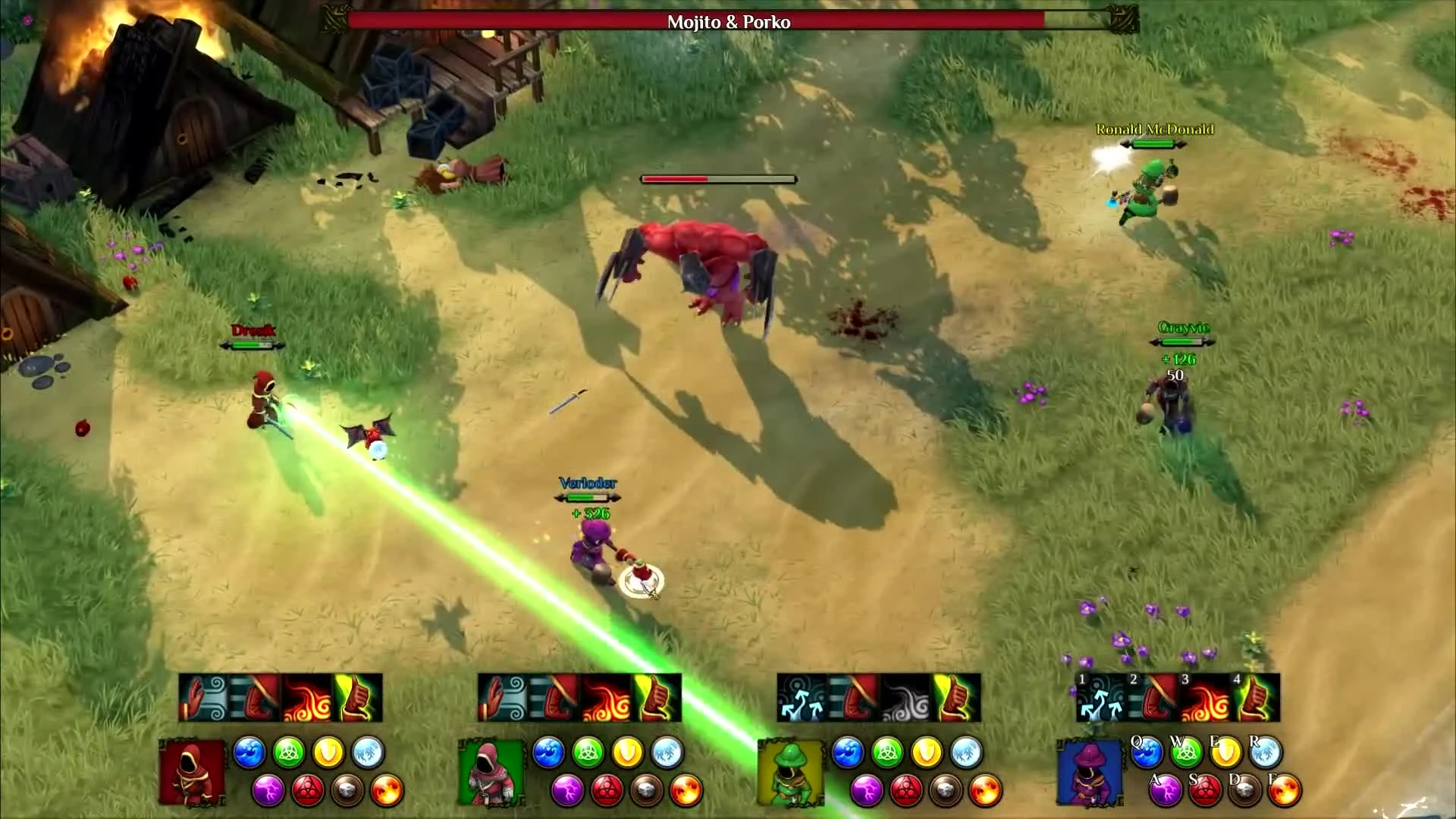Select the green wizard's smoke magick icon
Viewport: 1456px width, 819px height.
pos(905,698)
